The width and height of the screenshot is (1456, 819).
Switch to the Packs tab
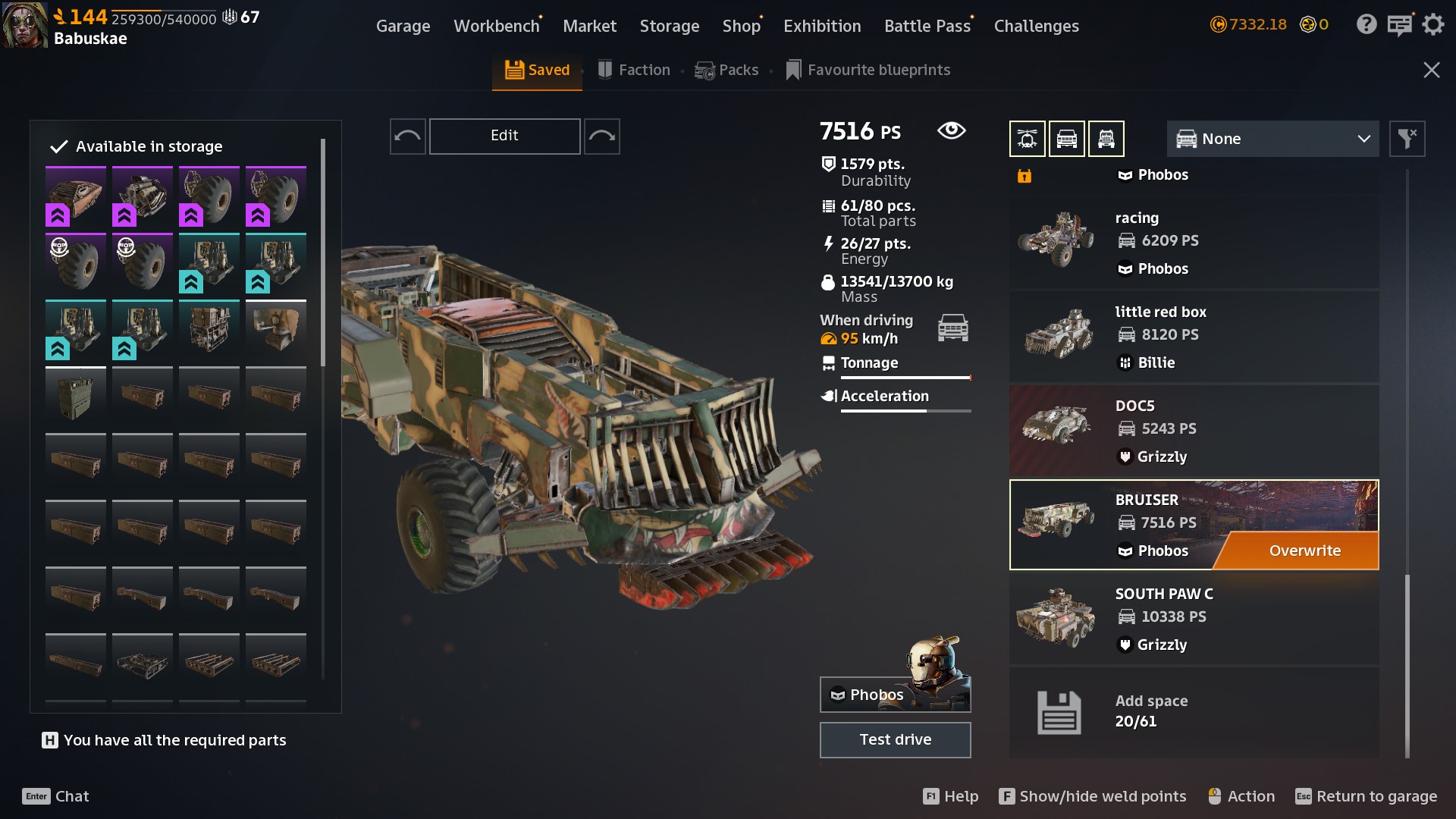(x=726, y=70)
